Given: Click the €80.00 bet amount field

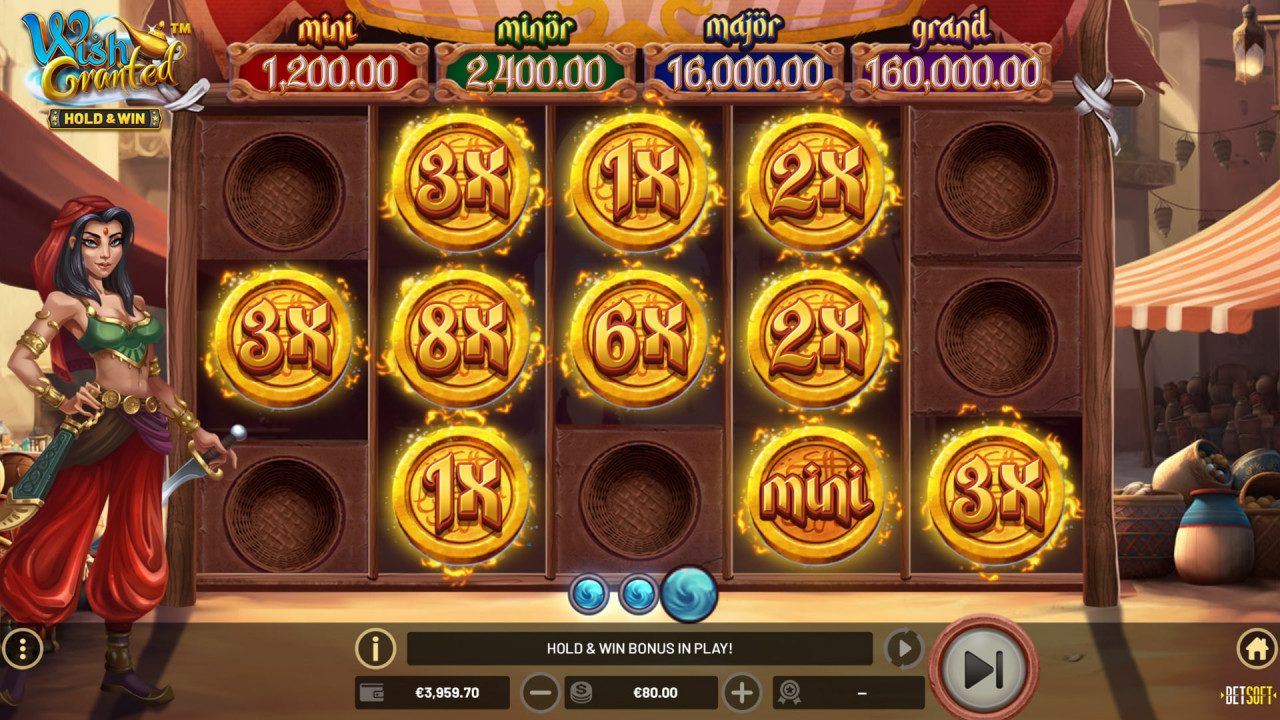Looking at the screenshot, I should point(656,690).
